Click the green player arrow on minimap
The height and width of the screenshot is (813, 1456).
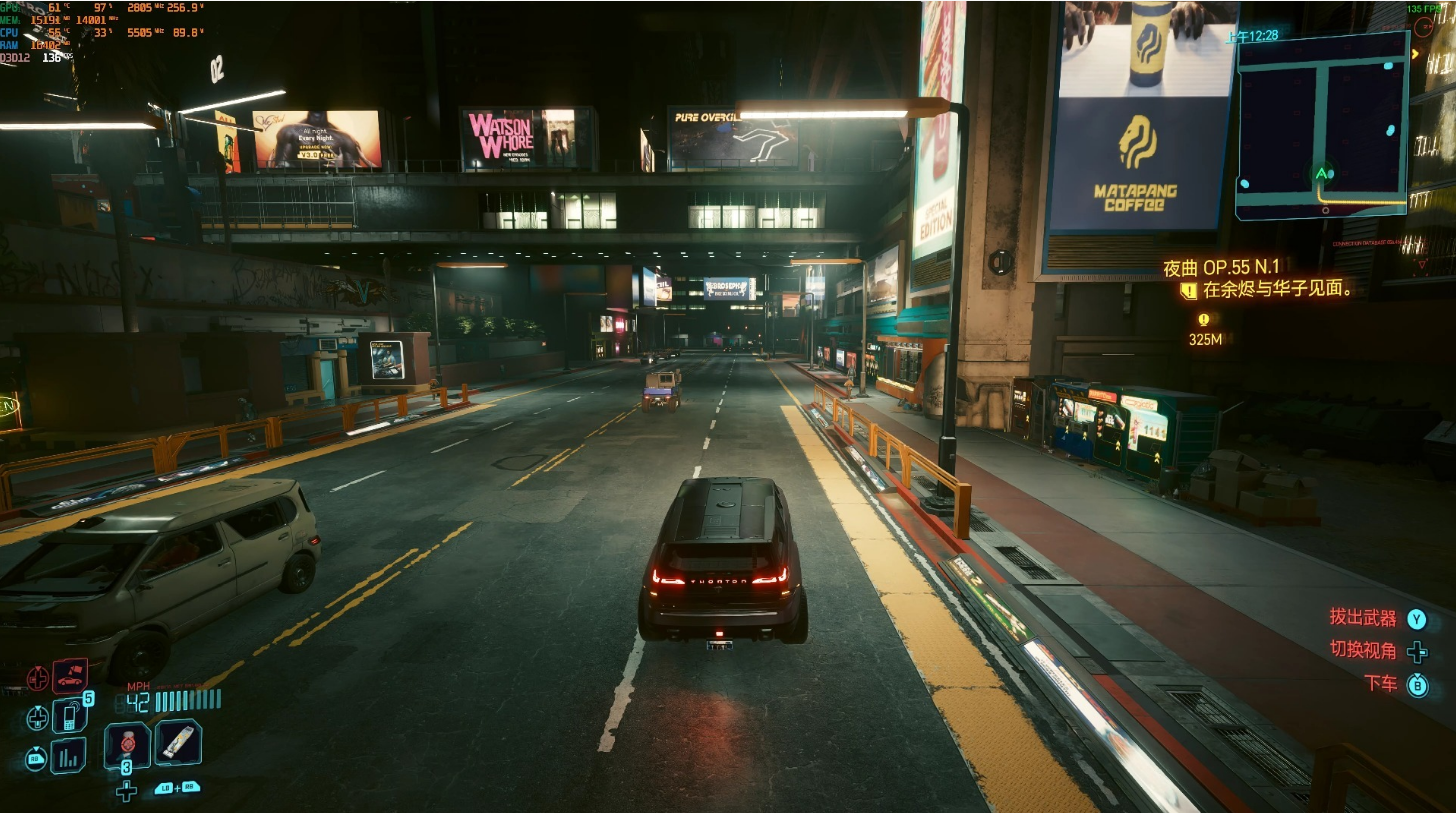pos(1324,174)
